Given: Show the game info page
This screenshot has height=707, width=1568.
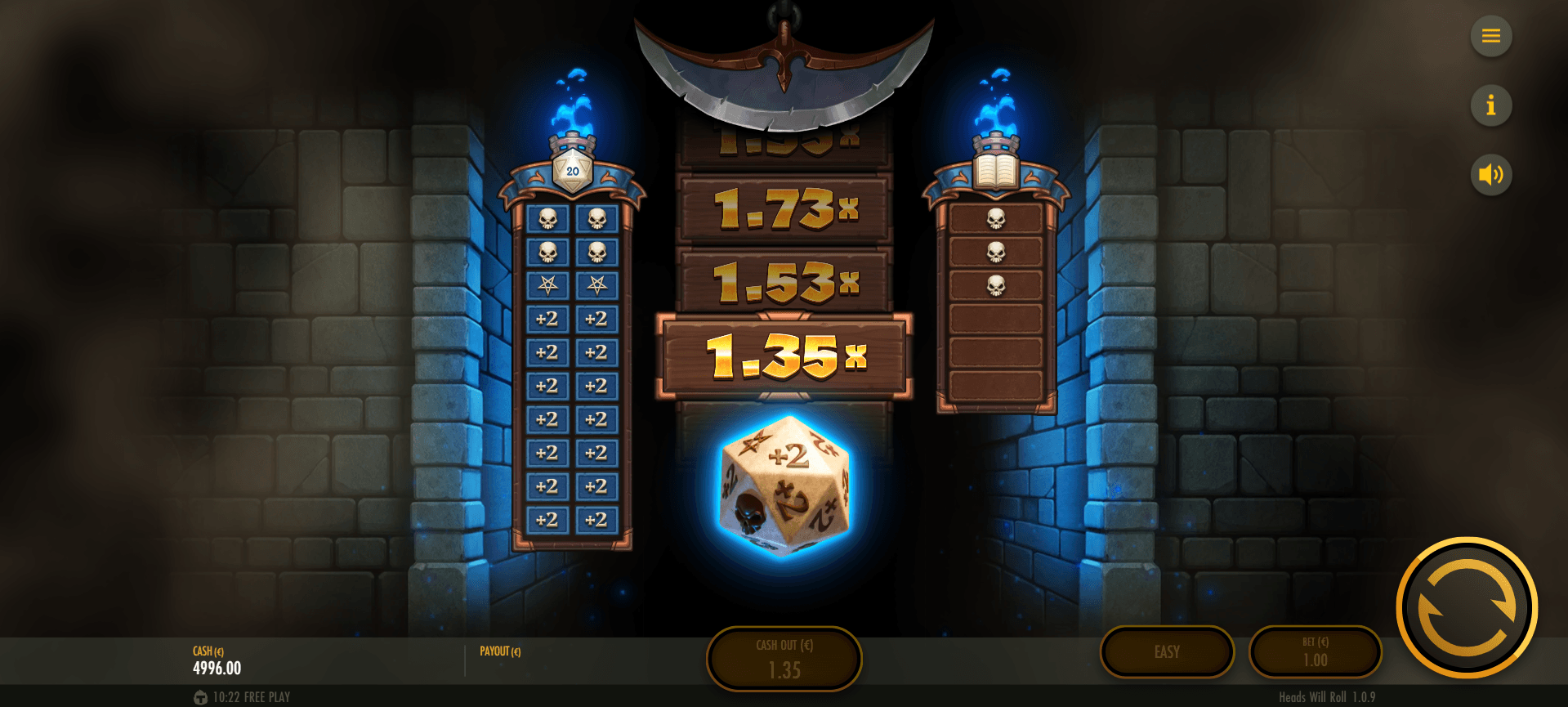Looking at the screenshot, I should coord(1490,105).
